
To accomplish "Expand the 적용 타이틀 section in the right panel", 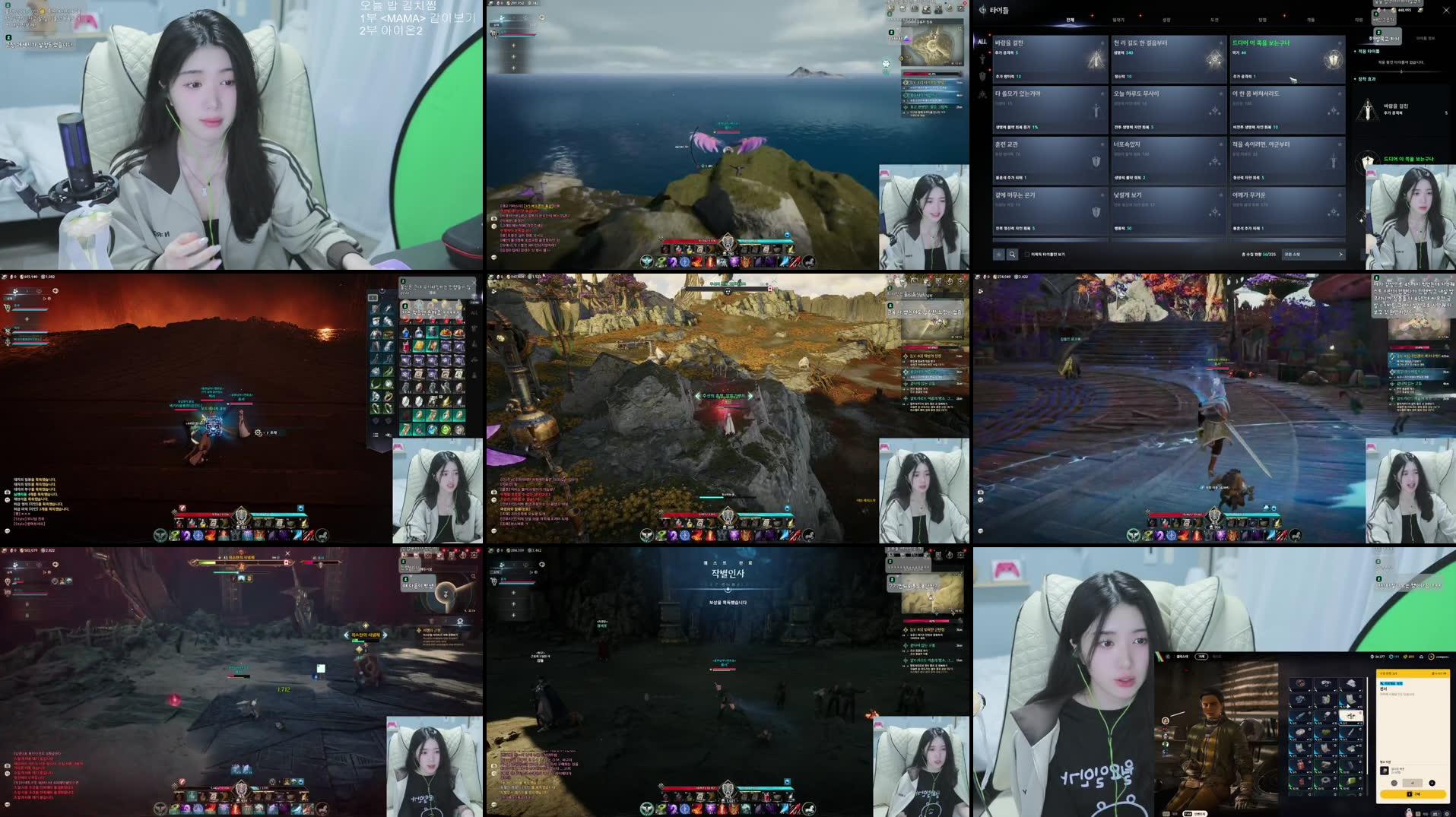I will point(1369,51).
